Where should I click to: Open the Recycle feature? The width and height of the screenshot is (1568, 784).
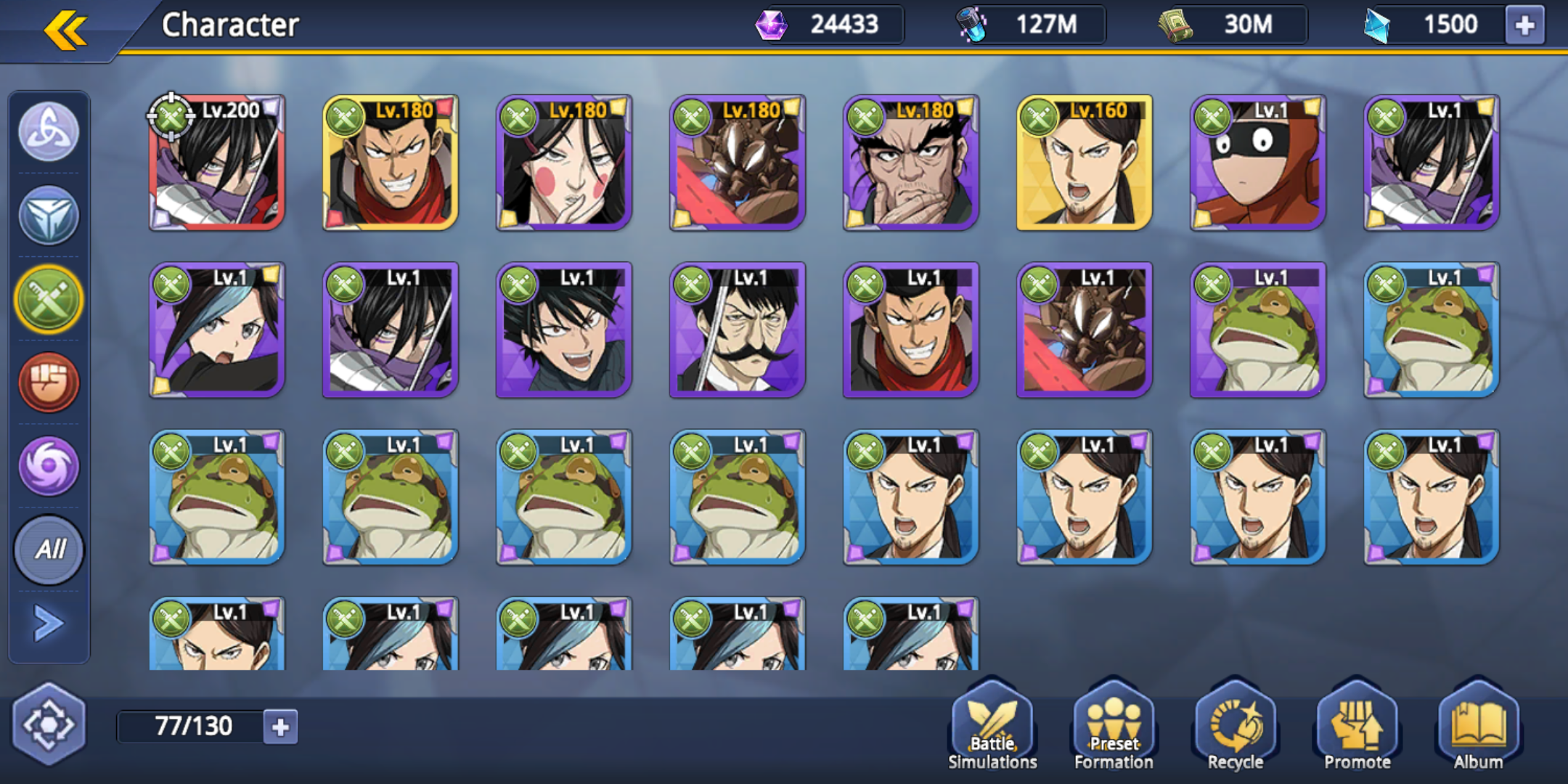[x=1235, y=726]
